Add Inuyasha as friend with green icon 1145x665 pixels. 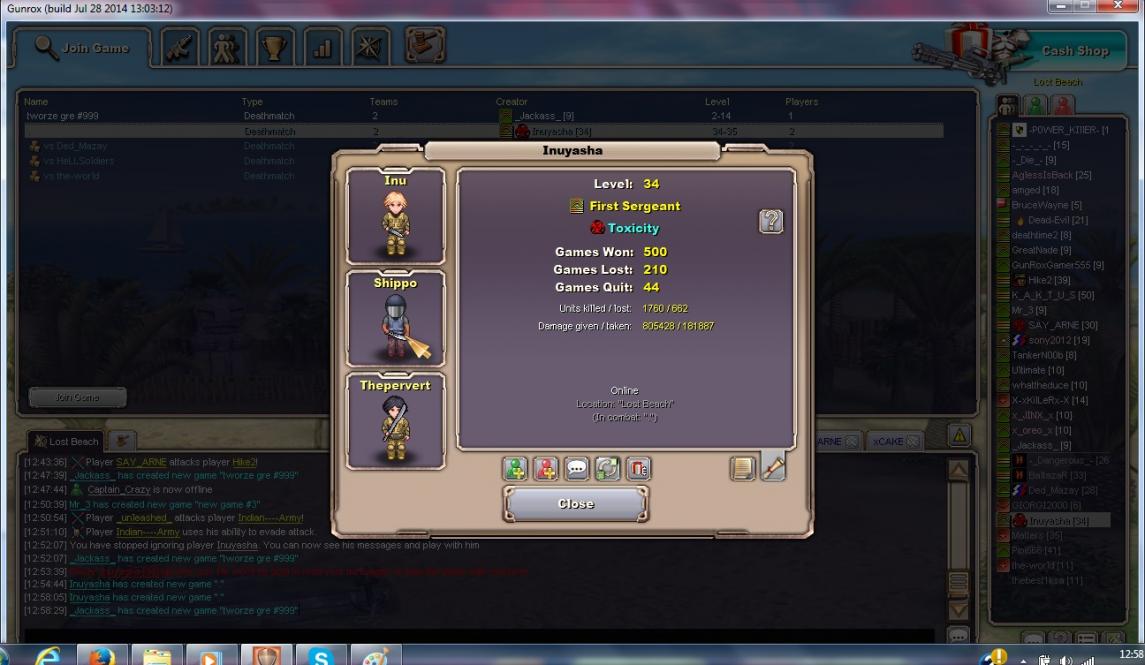click(x=515, y=468)
